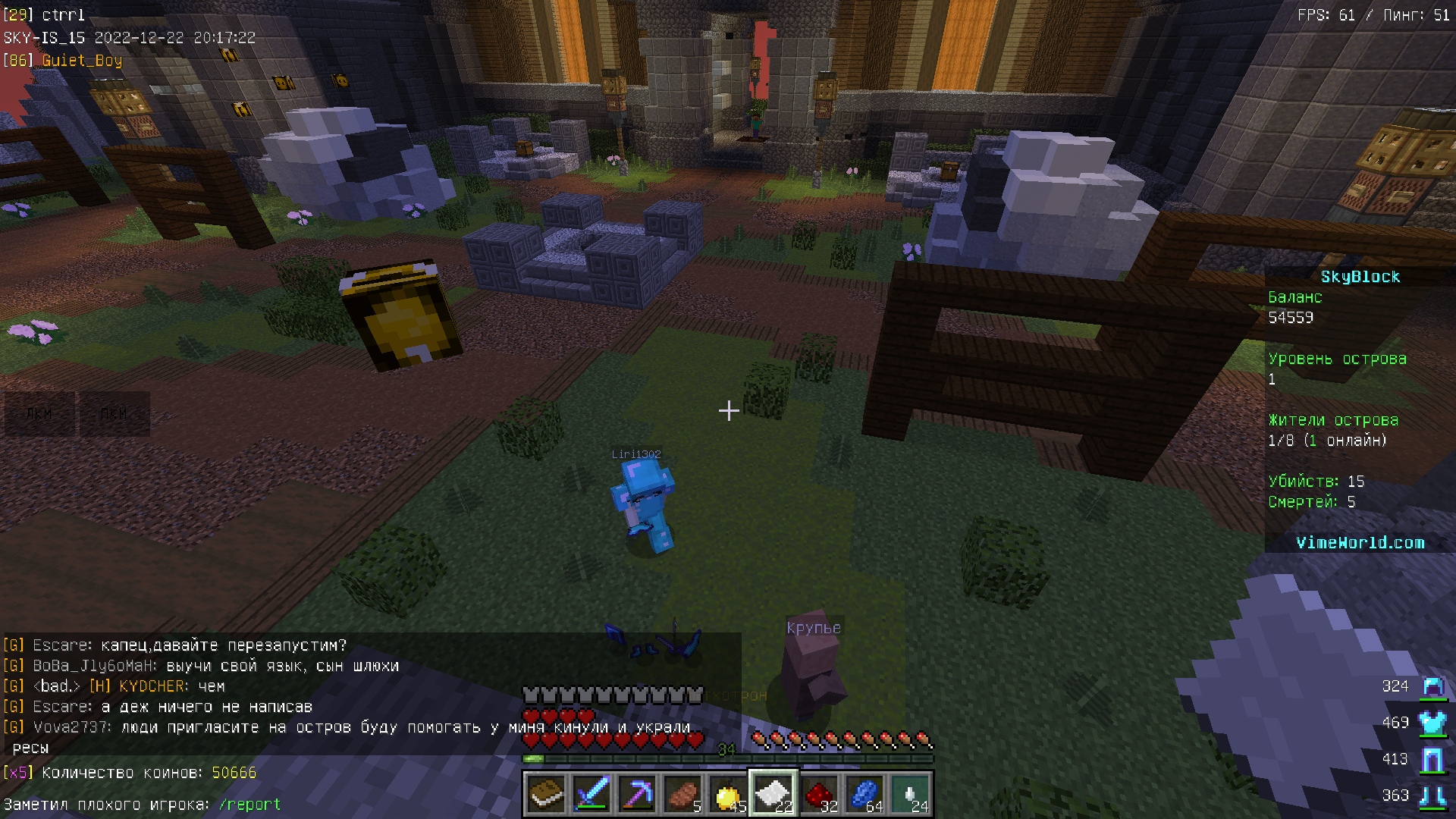Click the diamond boots durability icon
The image size is (1456, 819).
pyautogui.click(x=1432, y=795)
